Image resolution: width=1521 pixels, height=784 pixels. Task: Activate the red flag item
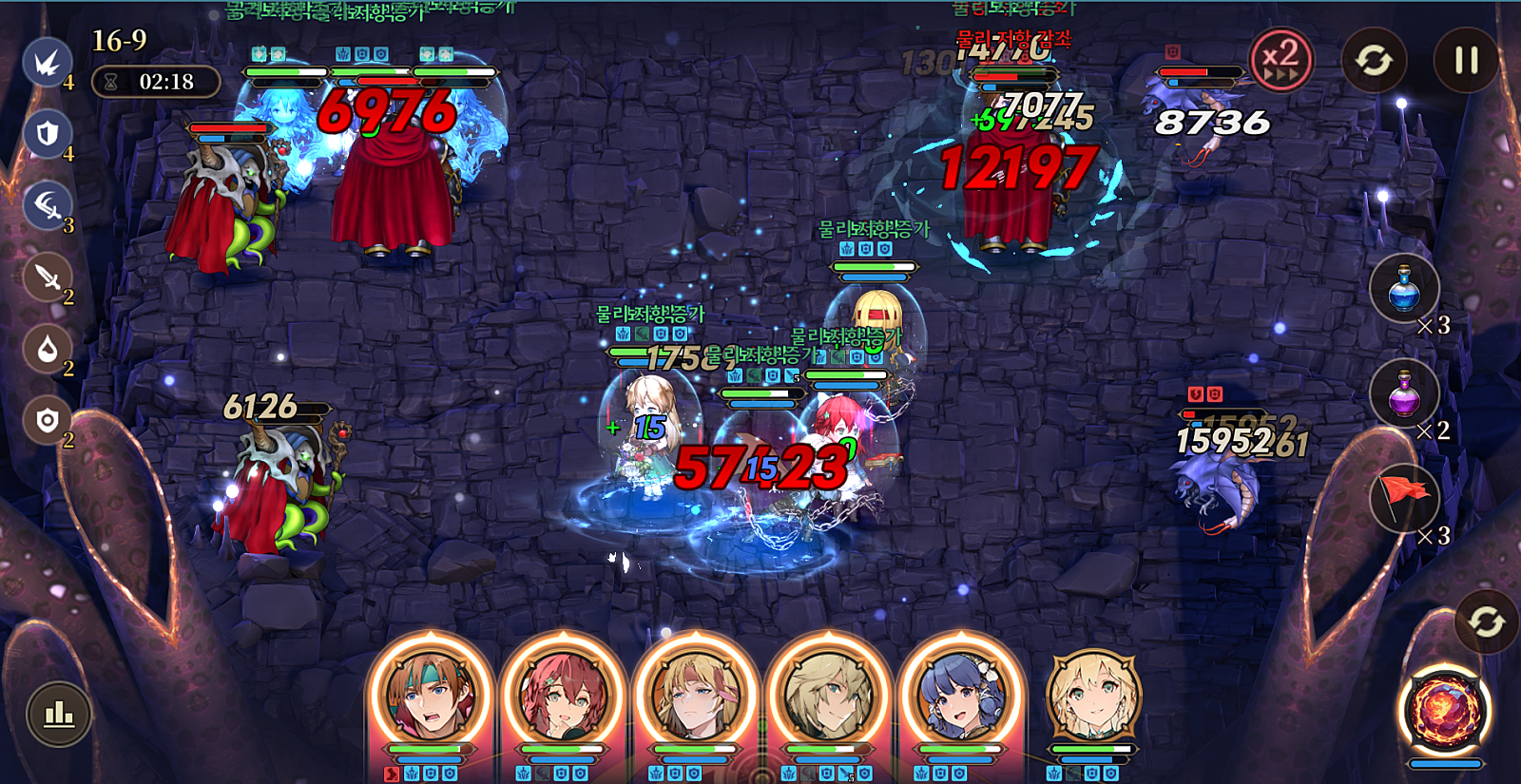click(x=1404, y=497)
